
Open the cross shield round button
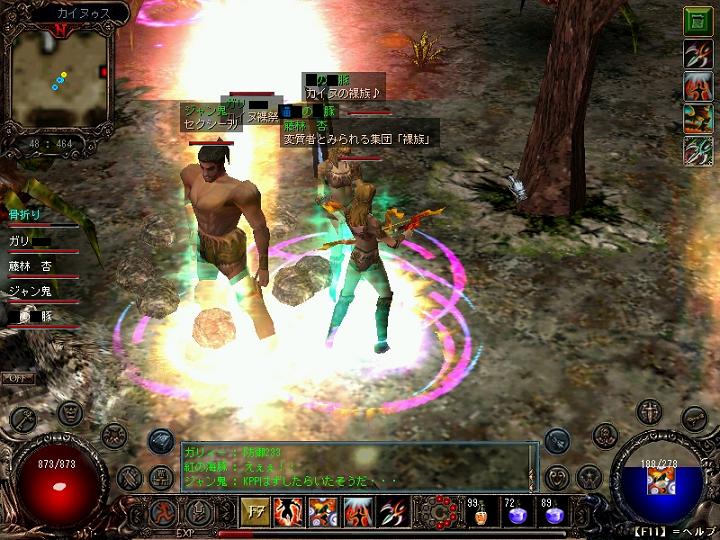pos(650,412)
